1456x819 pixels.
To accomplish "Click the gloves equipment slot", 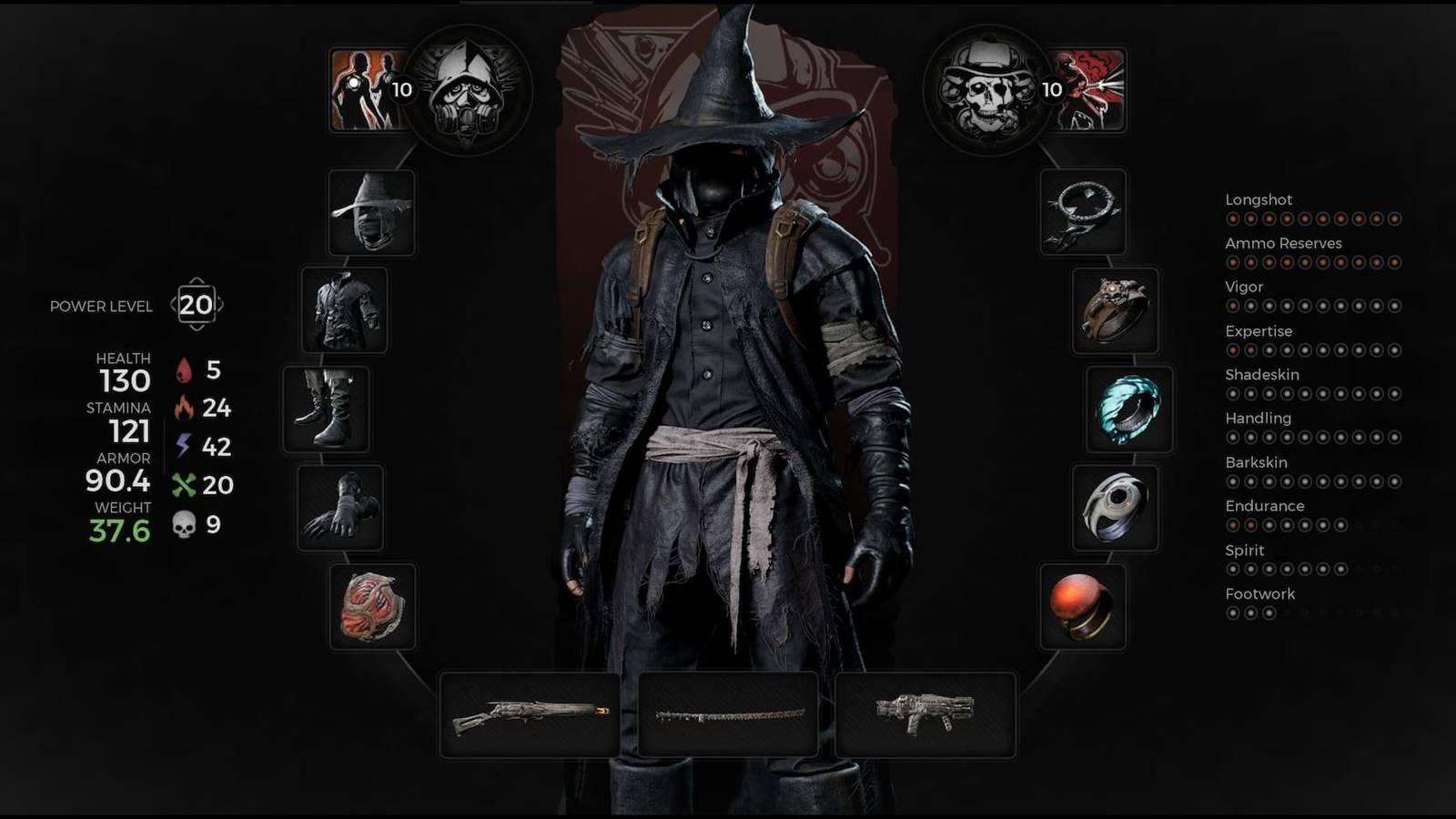I will point(339,510).
